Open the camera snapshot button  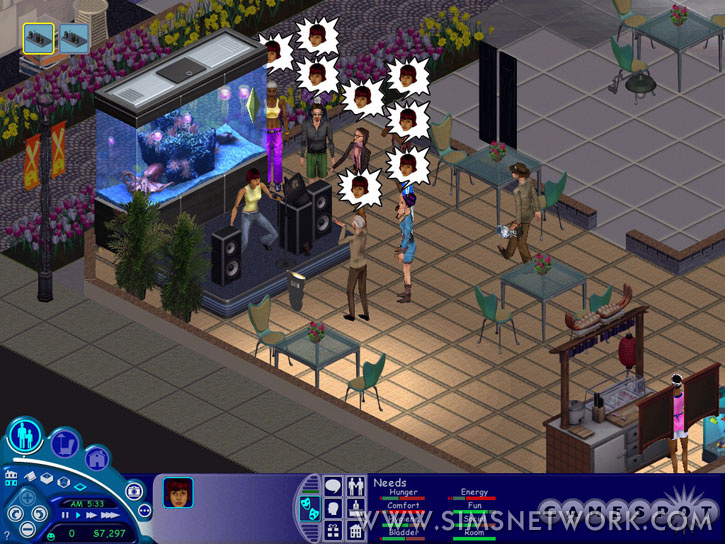point(134,491)
